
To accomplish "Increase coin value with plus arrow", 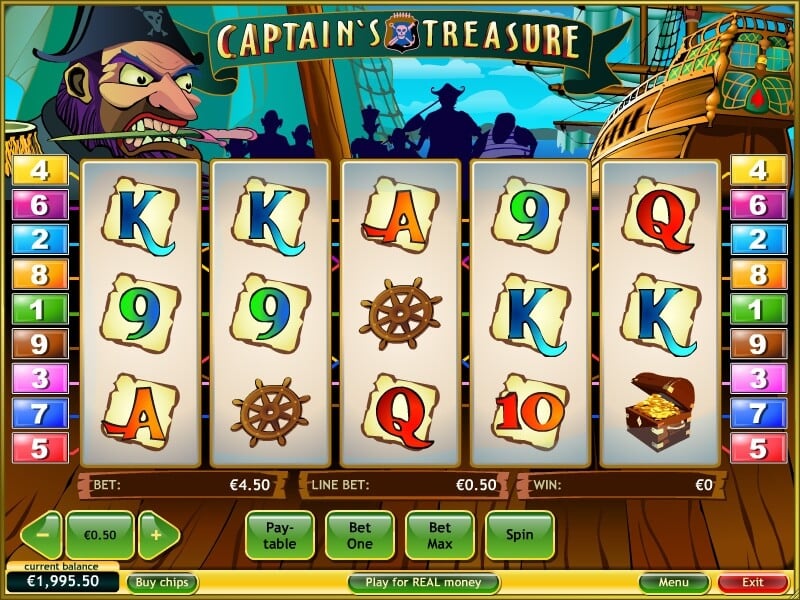I will tap(157, 535).
